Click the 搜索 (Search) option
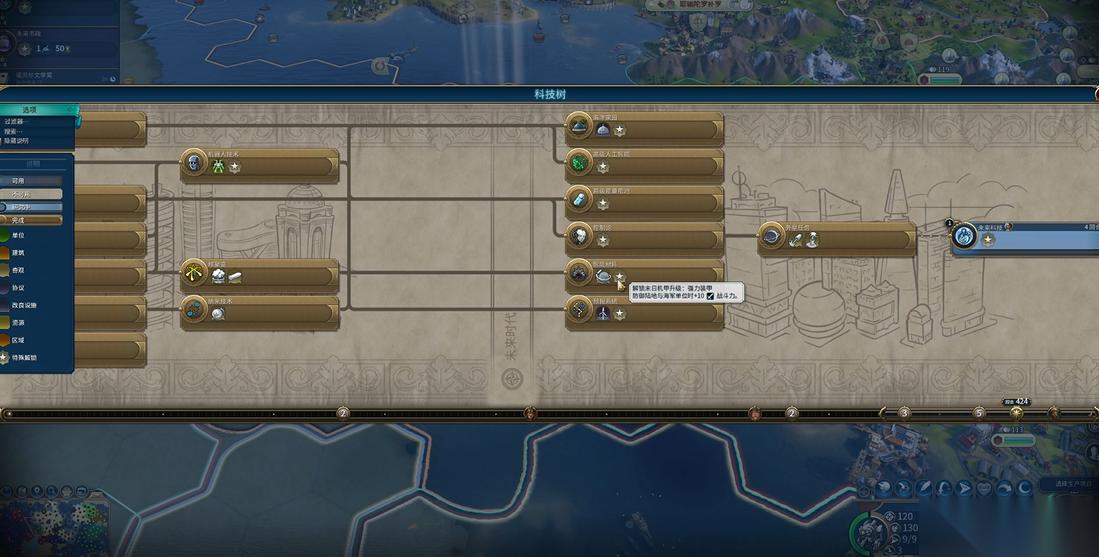The height and width of the screenshot is (557, 1099). coord(13,131)
